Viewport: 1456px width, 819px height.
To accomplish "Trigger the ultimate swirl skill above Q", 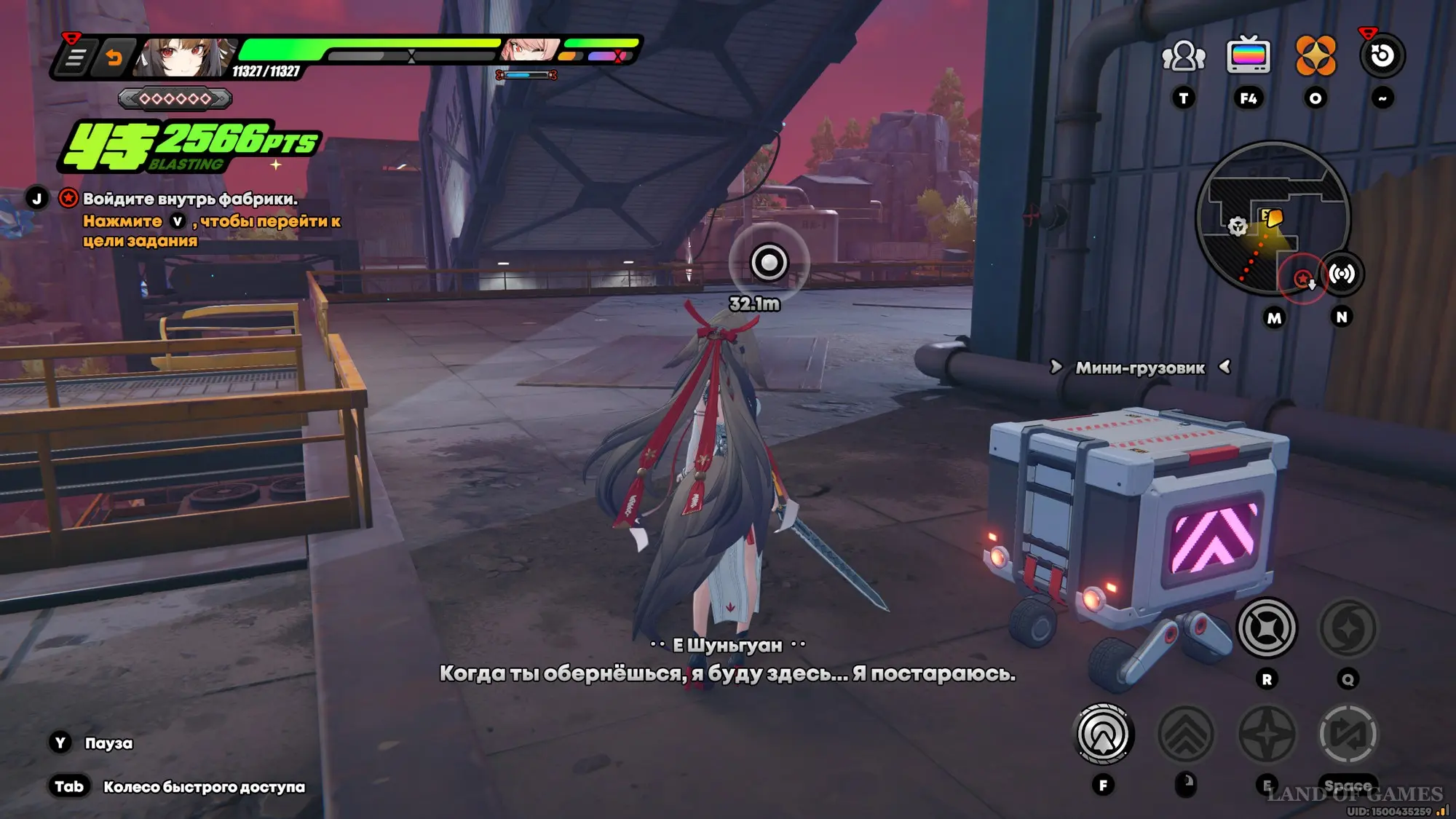I will click(1348, 628).
